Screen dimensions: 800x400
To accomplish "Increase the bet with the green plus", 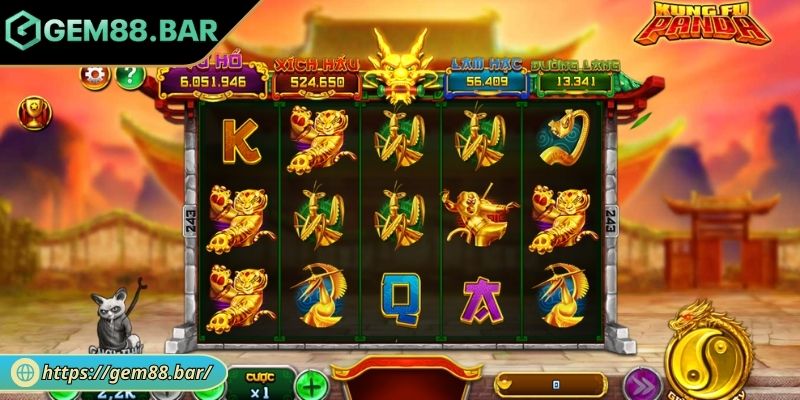I will click(x=313, y=385).
